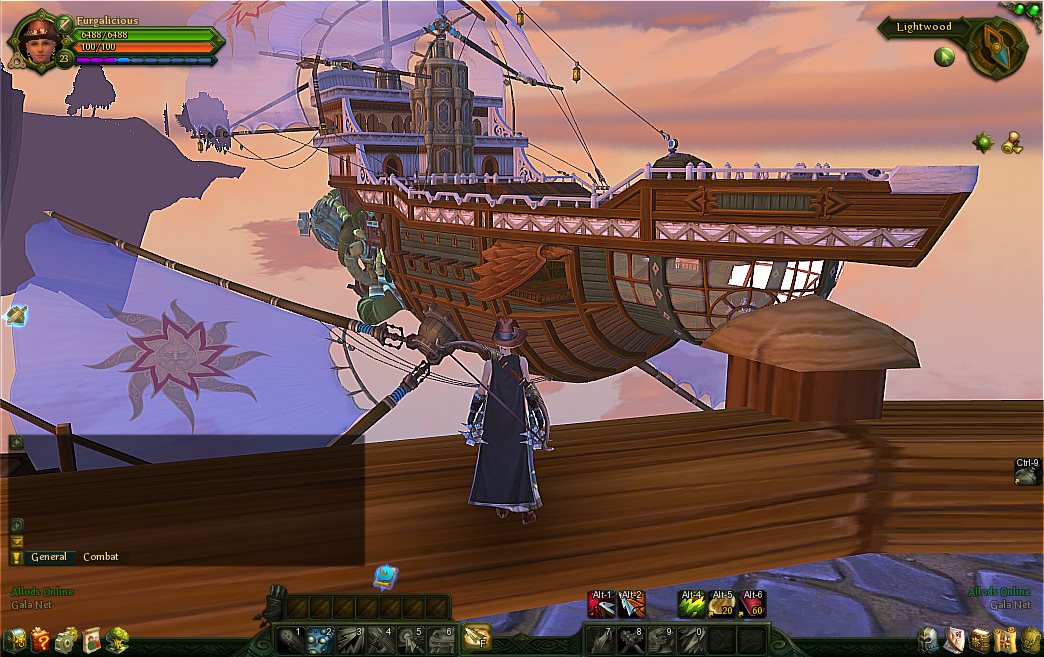The height and width of the screenshot is (657, 1044).
Task: Use the Alt-6 red item with 60 charges
Action: click(752, 604)
